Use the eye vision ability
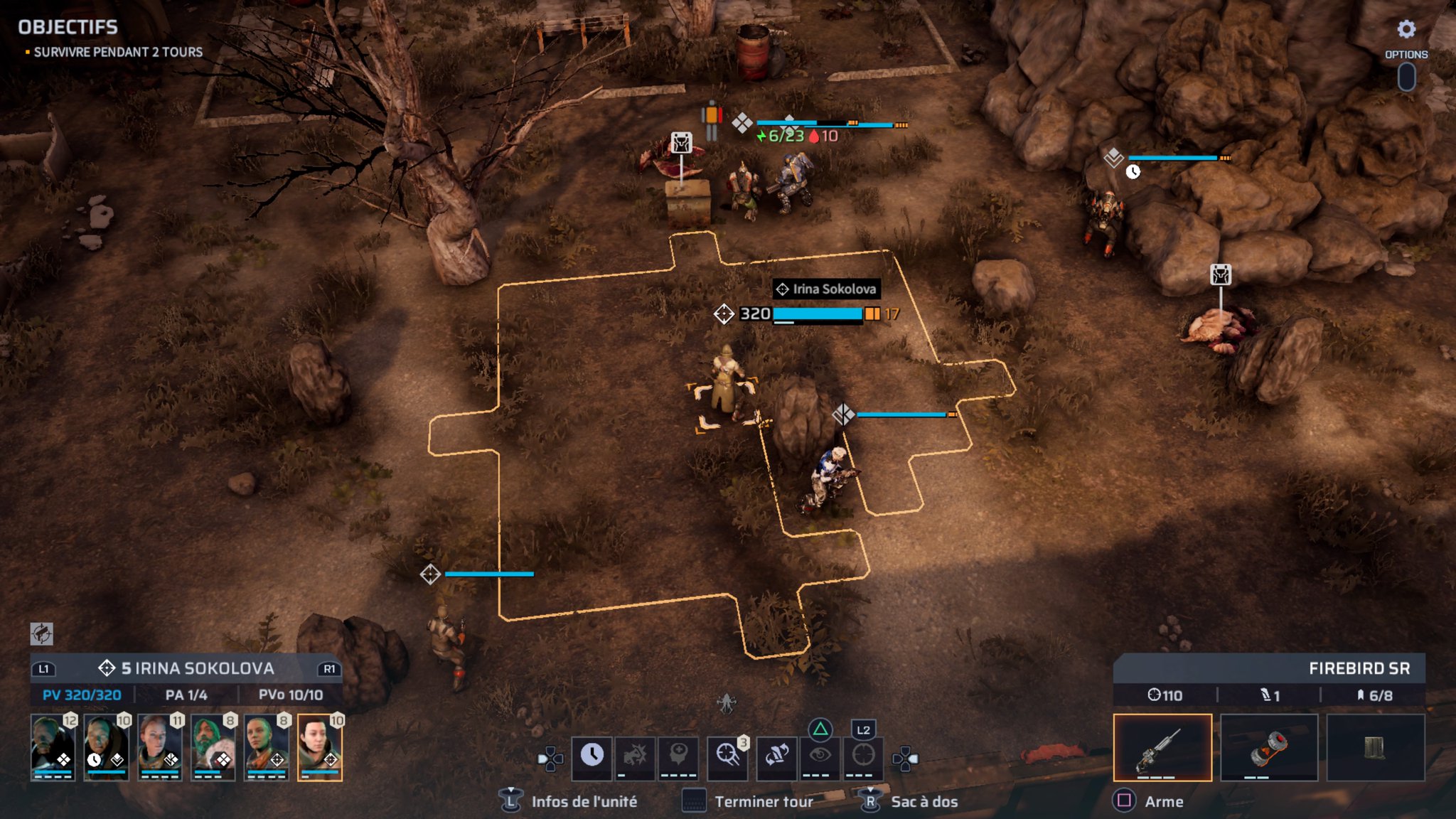Image resolution: width=1456 pixels, height=819 pixels. pyautogui.click(x=820, y=756)
